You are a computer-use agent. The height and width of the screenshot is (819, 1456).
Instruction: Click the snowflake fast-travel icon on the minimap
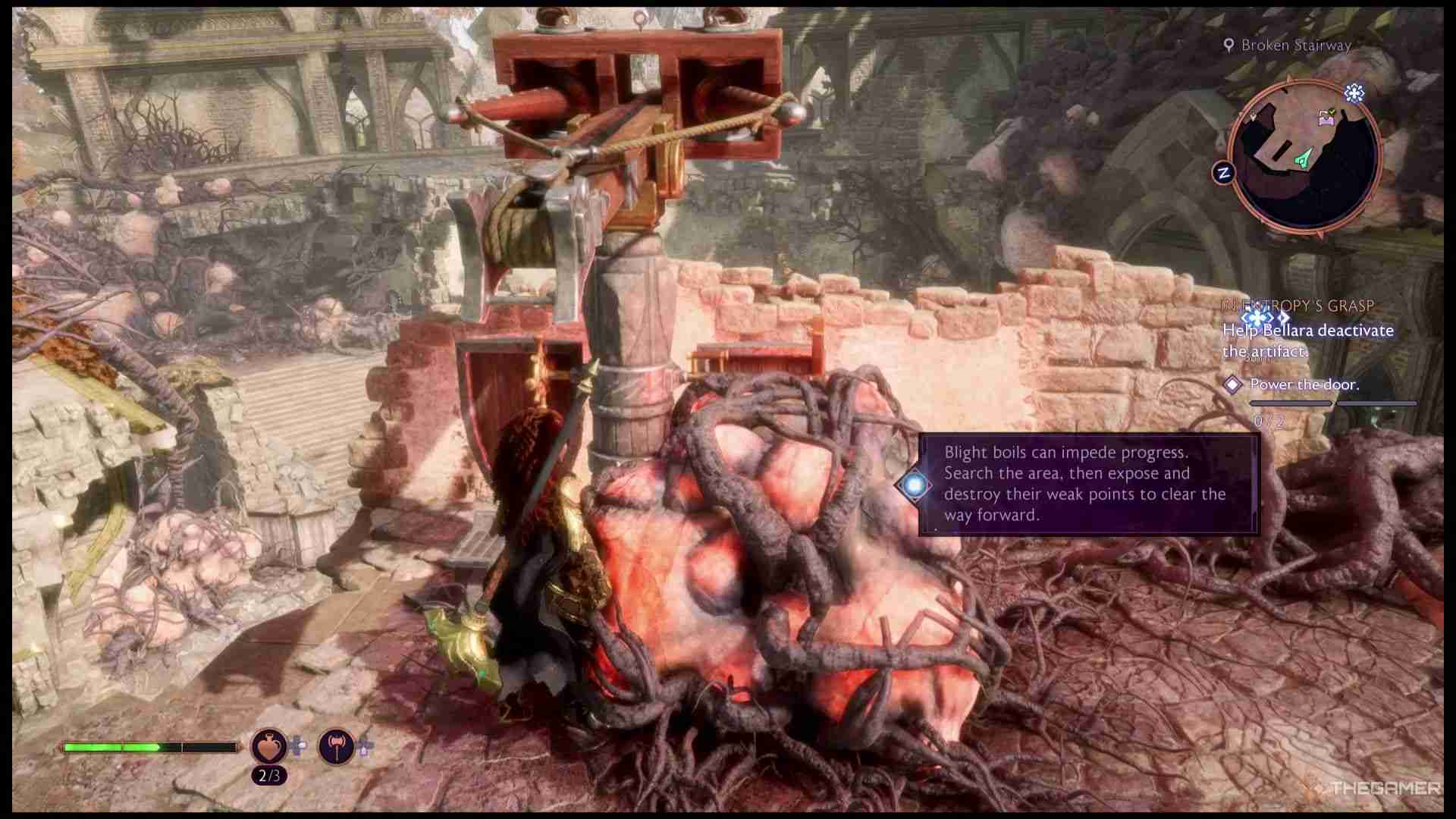pyautogui.click(x=1354, y=93)
